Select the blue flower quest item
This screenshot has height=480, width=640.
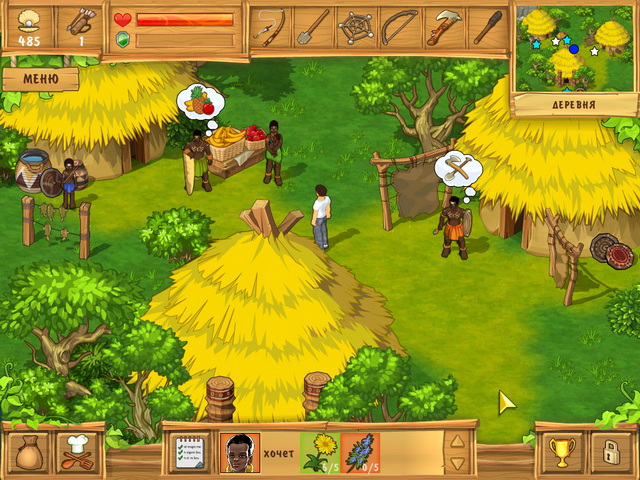tap(360, 452)
